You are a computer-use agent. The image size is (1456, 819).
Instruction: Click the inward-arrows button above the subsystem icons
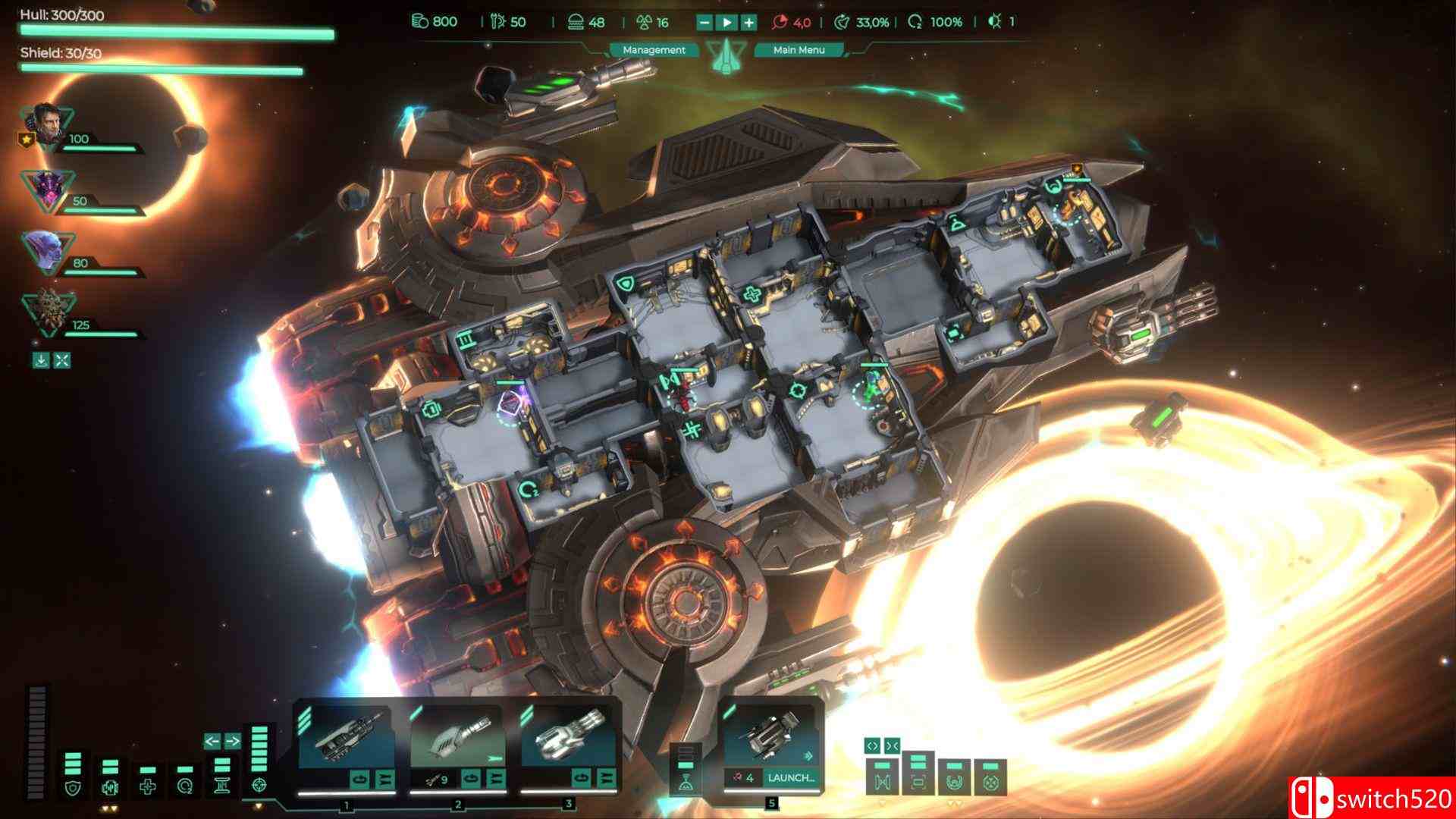[x=892, y=745]
